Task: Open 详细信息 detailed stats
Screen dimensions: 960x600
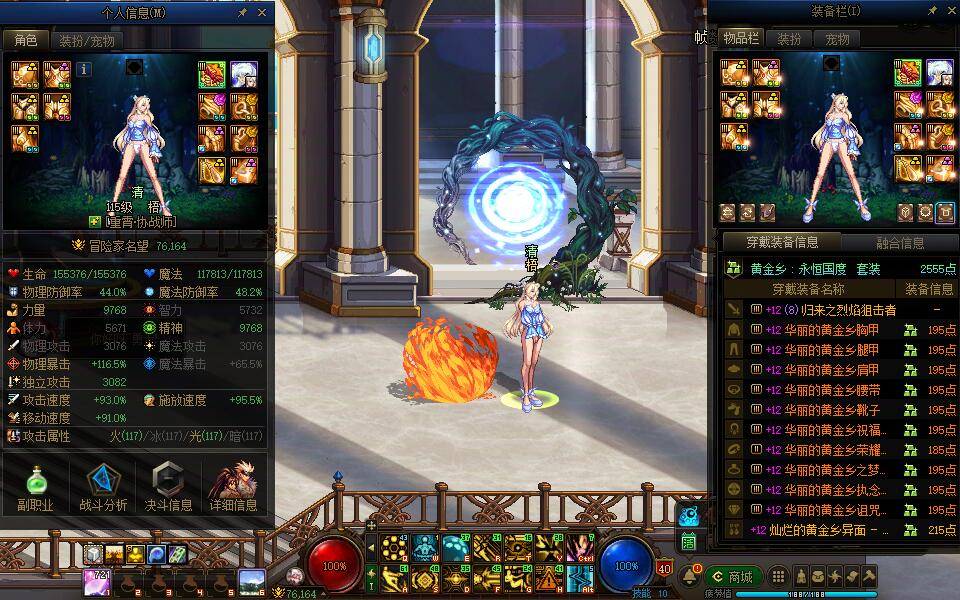Action: coord(233,489)
